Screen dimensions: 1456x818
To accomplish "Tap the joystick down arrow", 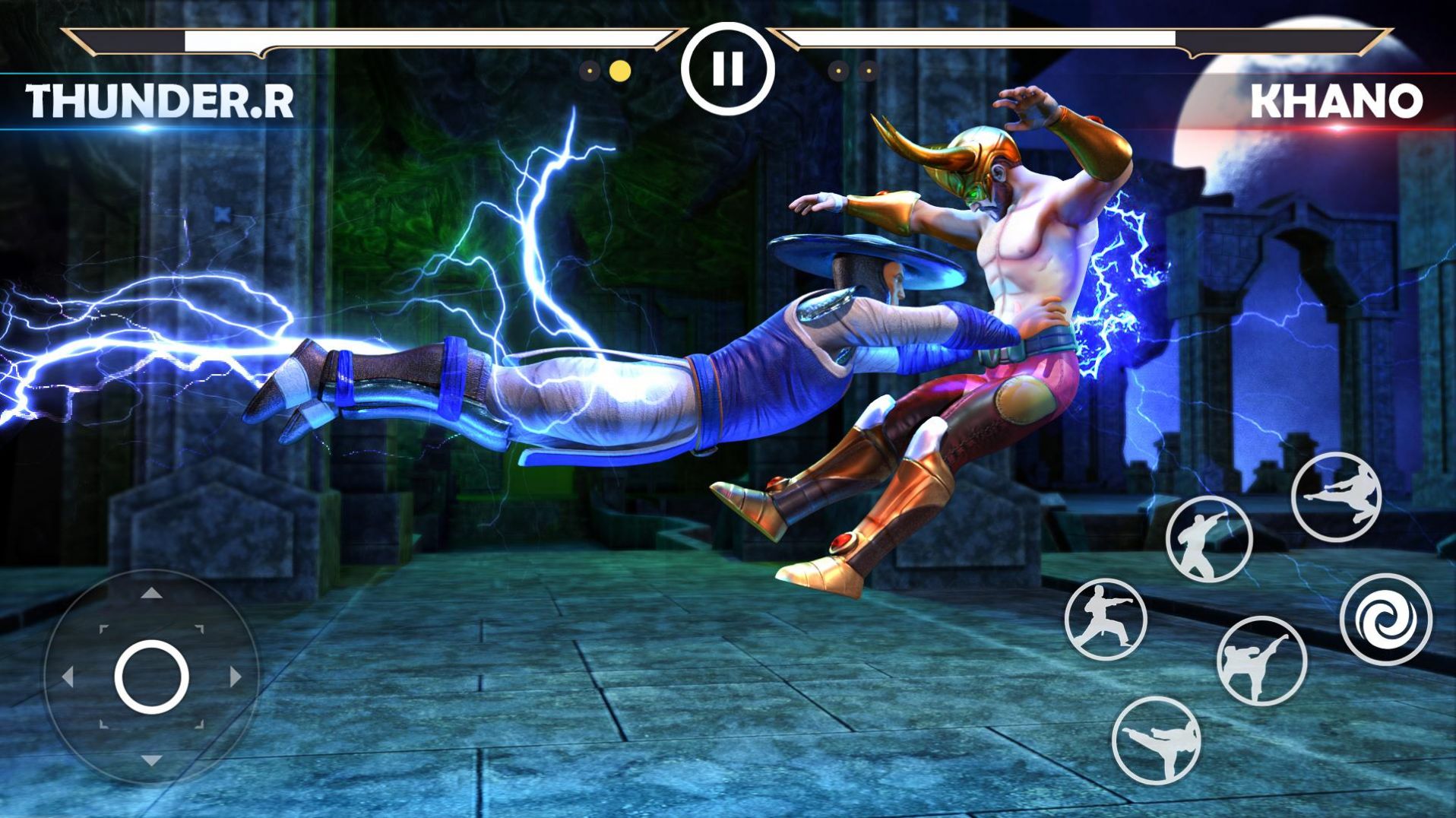I will 151,759.
